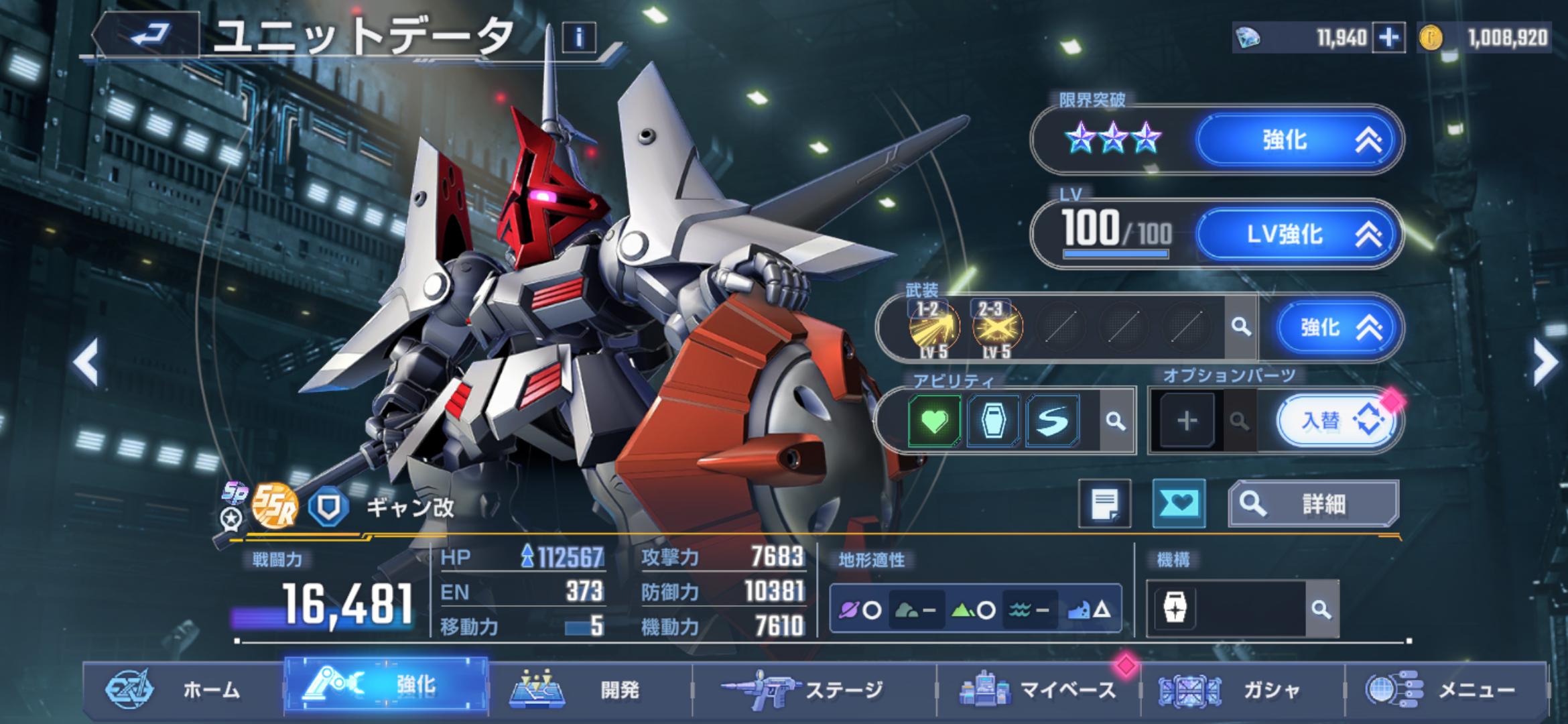
Task: Tap the 限界突破 強化 button
Action: click(1297, 140)
